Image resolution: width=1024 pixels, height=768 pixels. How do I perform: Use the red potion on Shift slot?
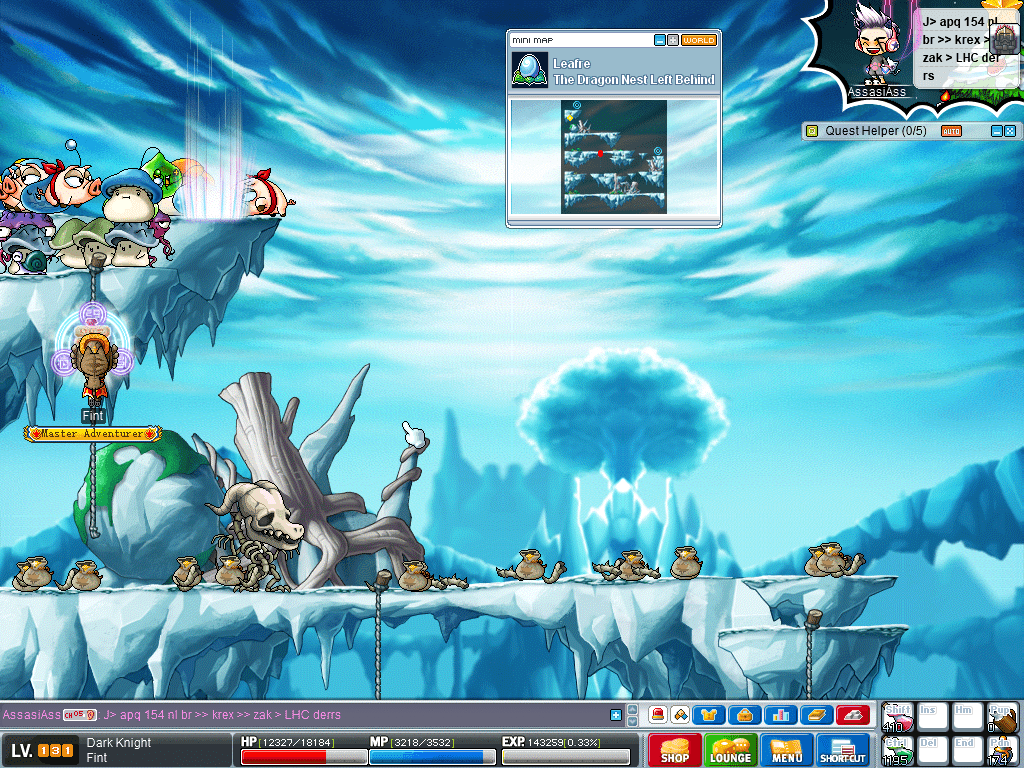click(x=896, y=718)
